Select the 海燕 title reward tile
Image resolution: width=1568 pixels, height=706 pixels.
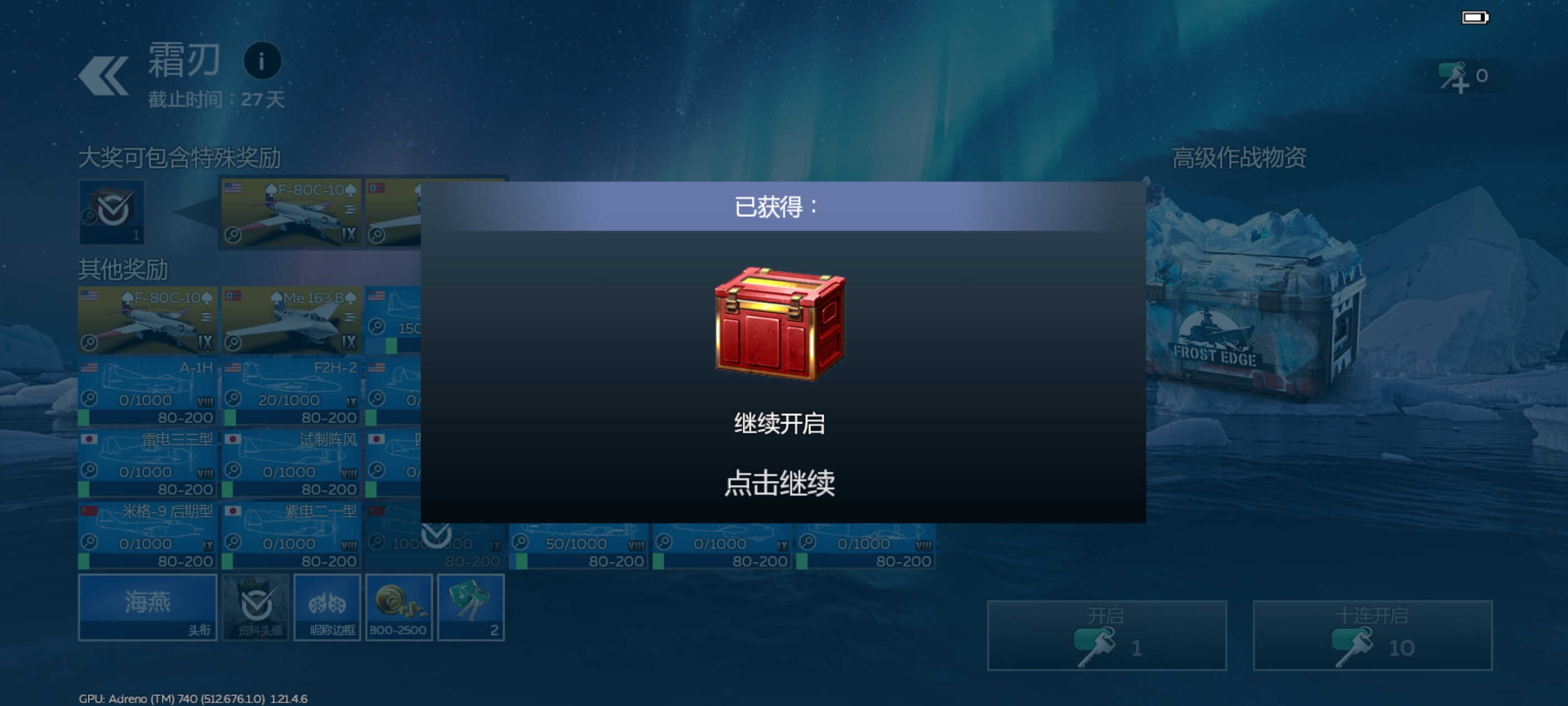tap(147, 607)
